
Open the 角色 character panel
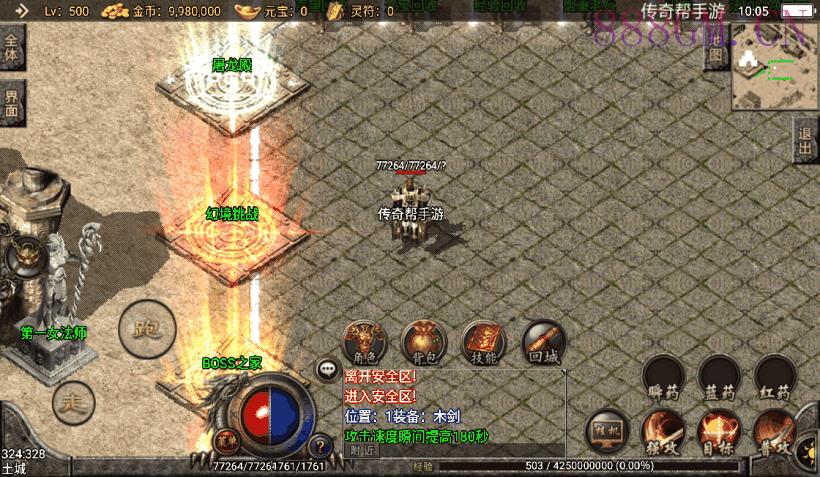(x=363, y=342)
